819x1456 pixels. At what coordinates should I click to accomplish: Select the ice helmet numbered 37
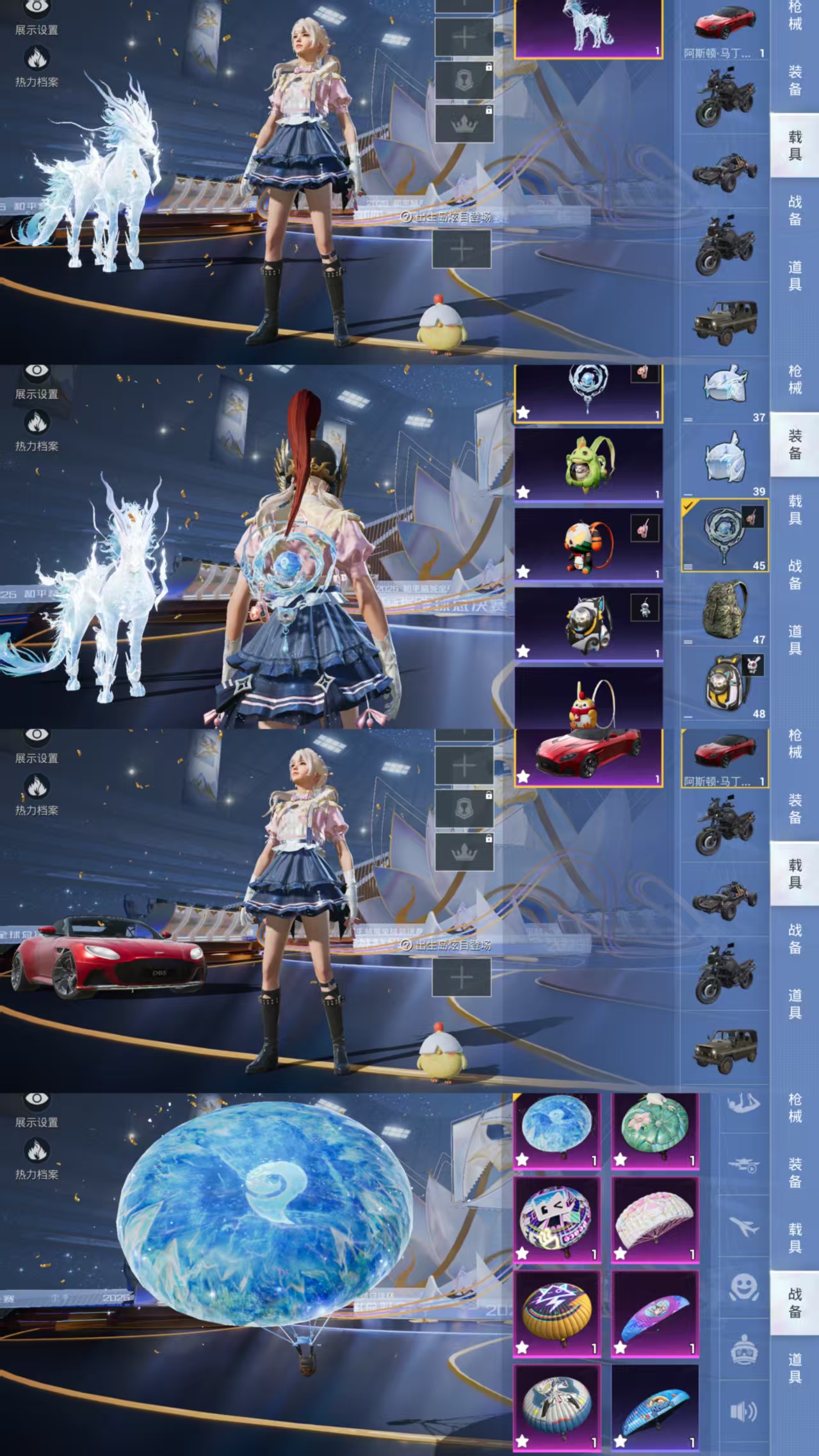[x=725, y=387]
